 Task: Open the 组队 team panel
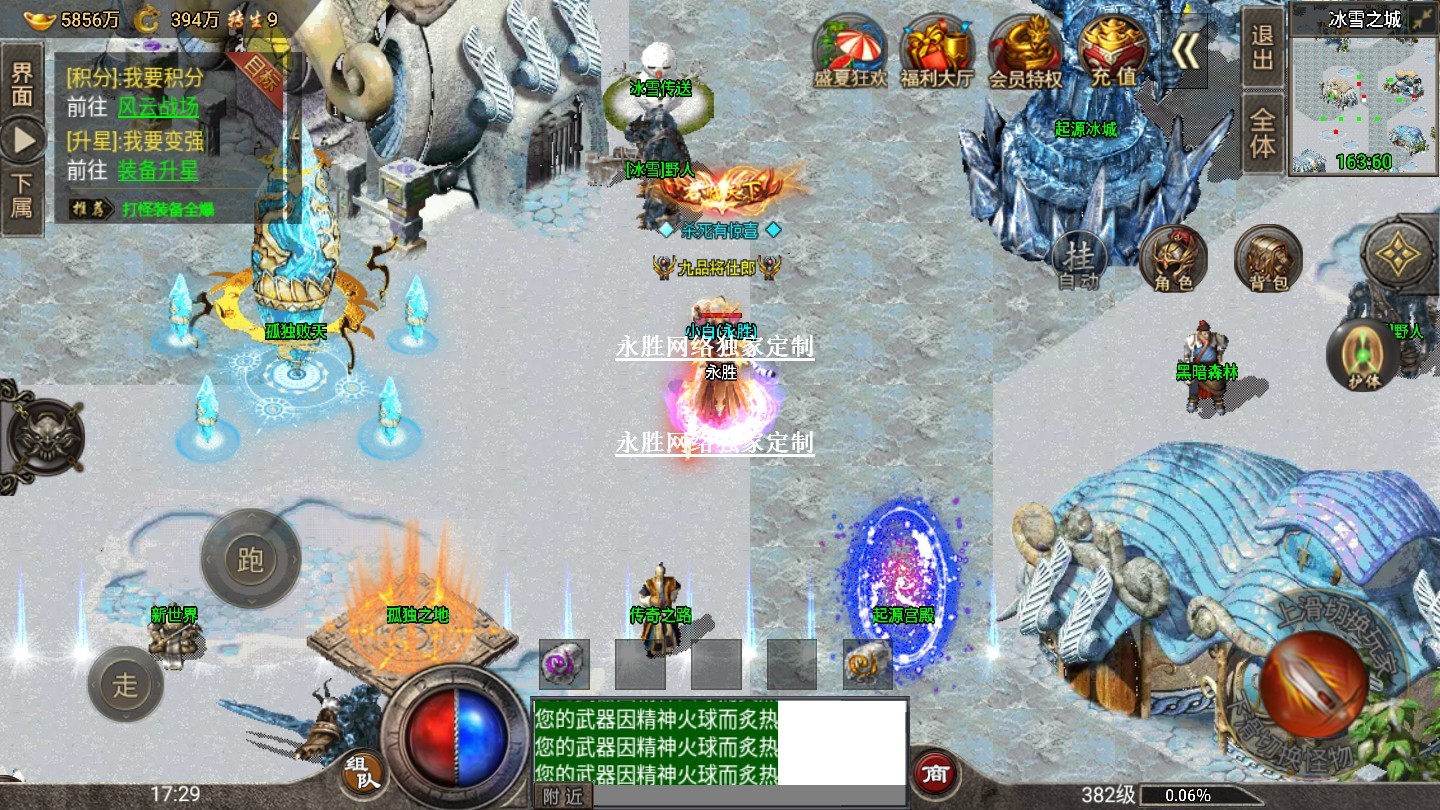click(x=362, y=774)
